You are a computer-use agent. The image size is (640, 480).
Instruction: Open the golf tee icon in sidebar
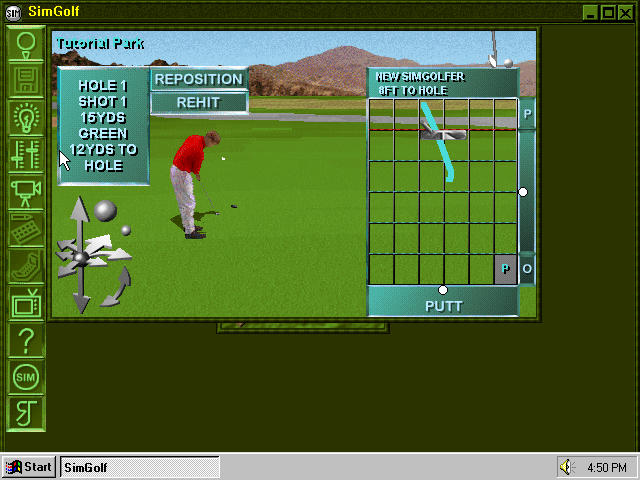27,44
